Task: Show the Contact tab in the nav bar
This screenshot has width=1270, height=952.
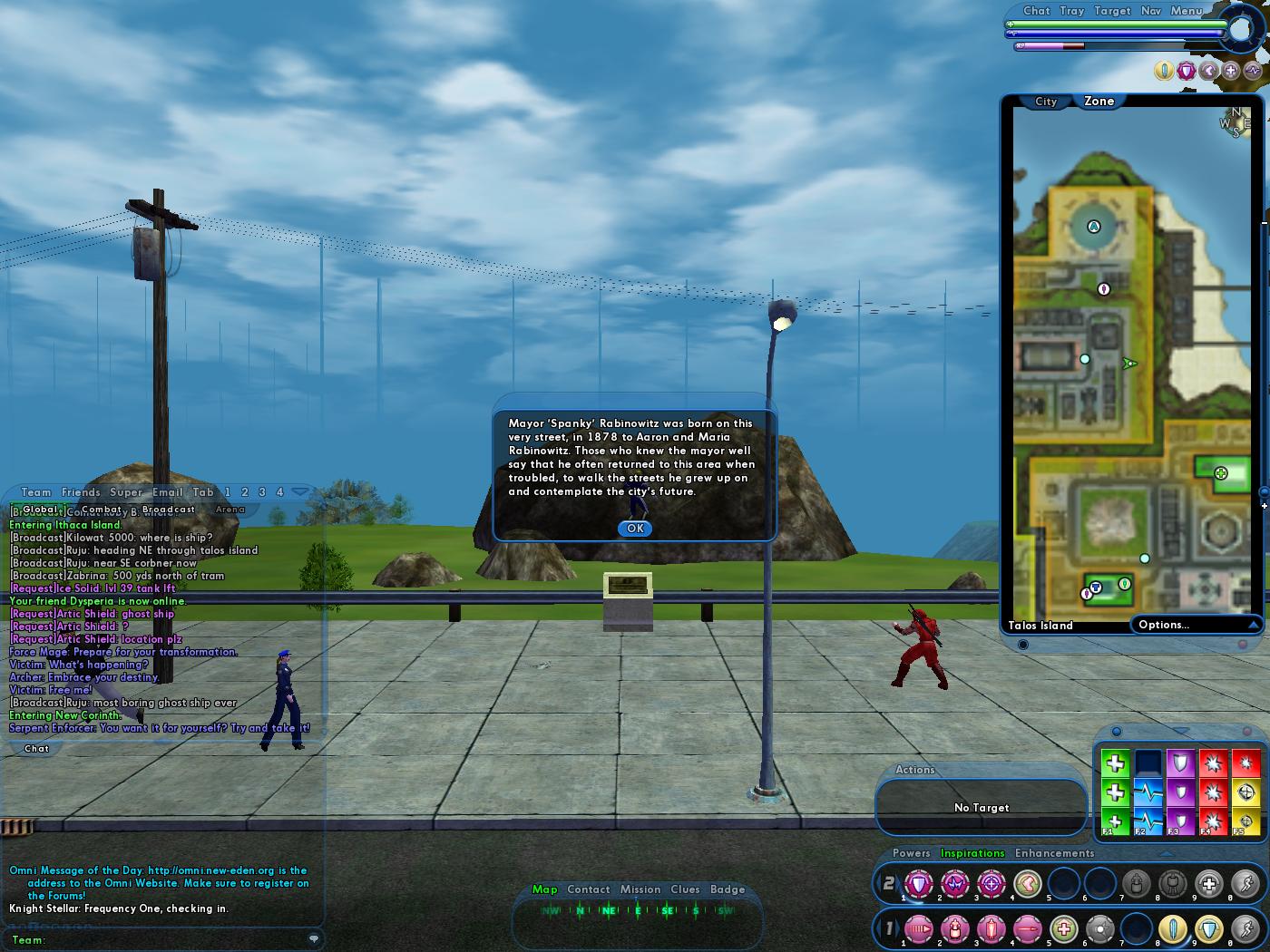Action: [589, 889]
